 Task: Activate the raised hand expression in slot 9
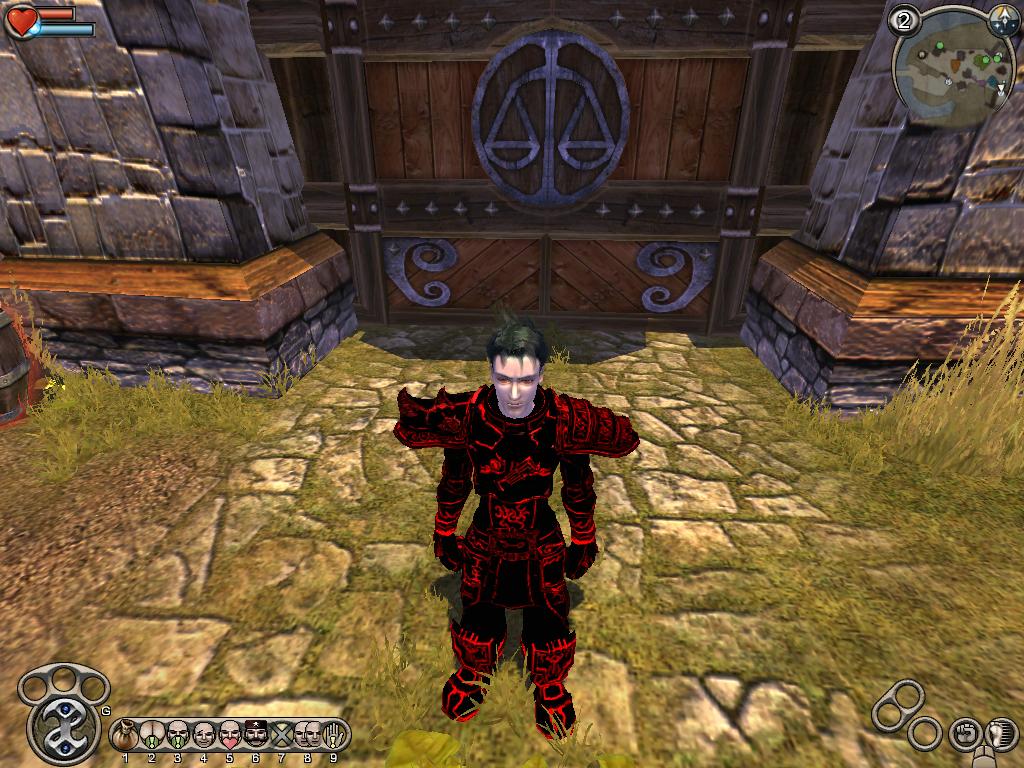335,735
